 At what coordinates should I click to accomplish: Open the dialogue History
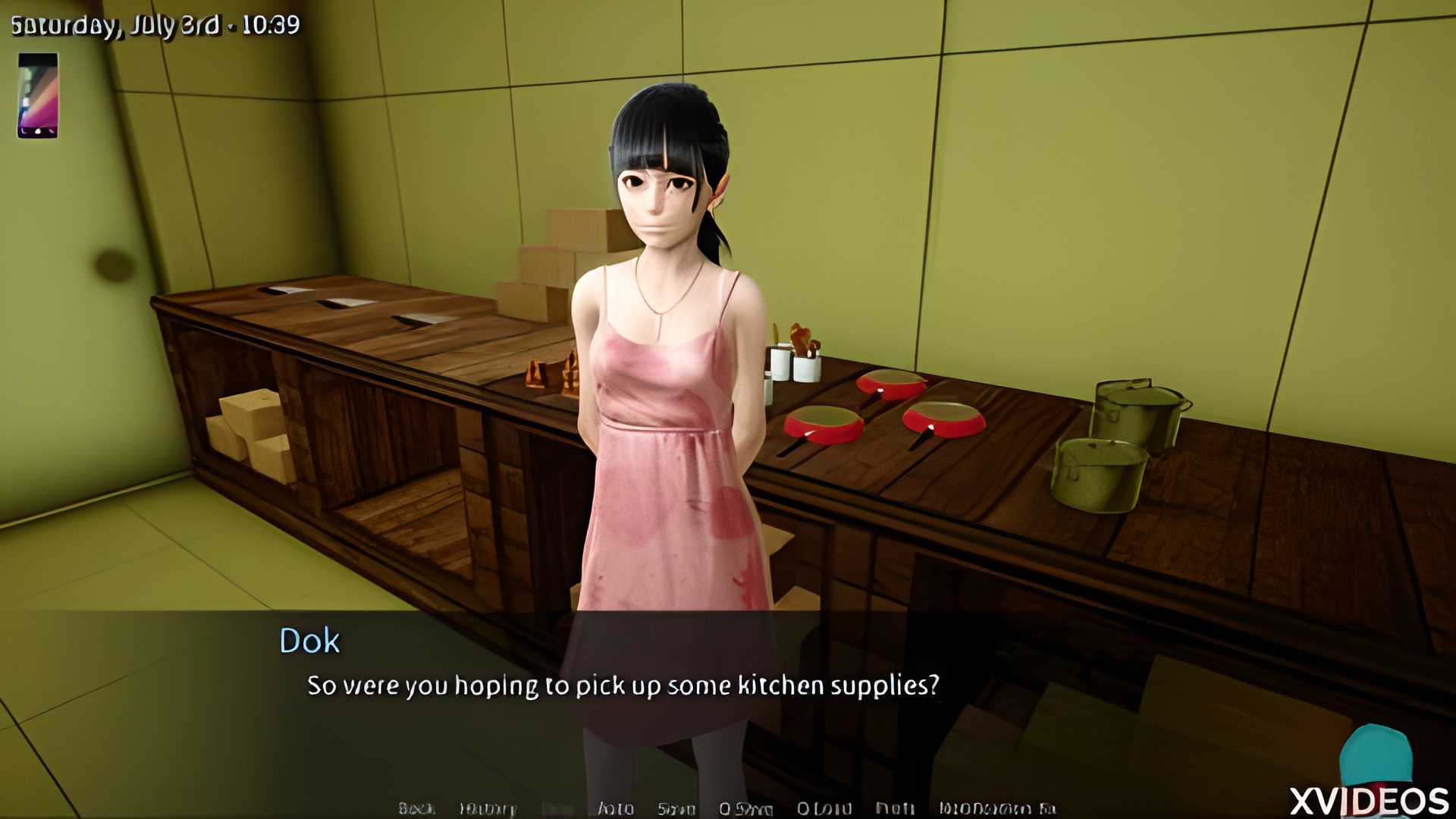point(488,808)
